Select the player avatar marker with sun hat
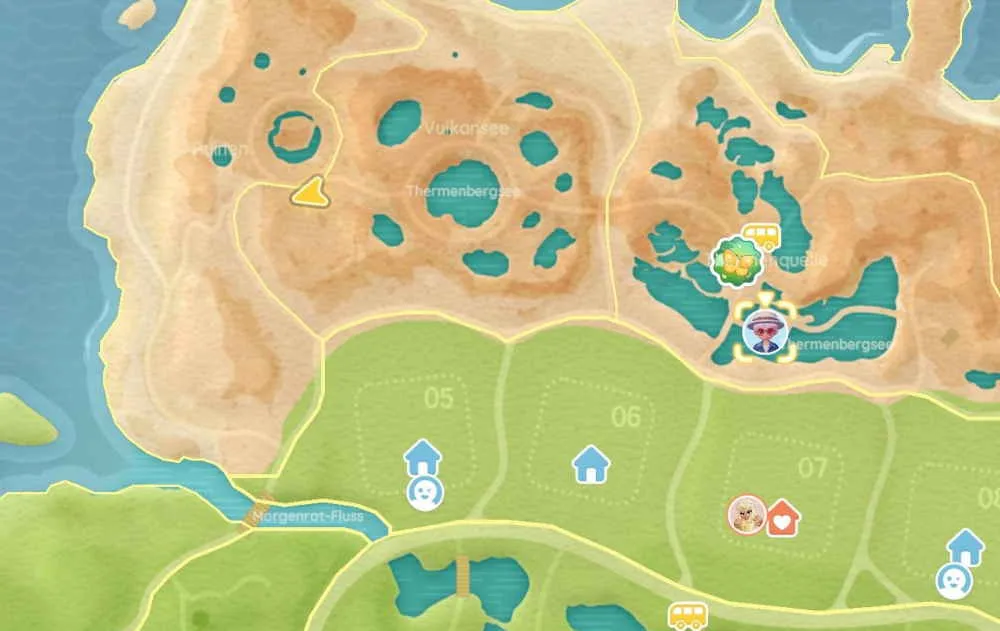 (766, 333)
